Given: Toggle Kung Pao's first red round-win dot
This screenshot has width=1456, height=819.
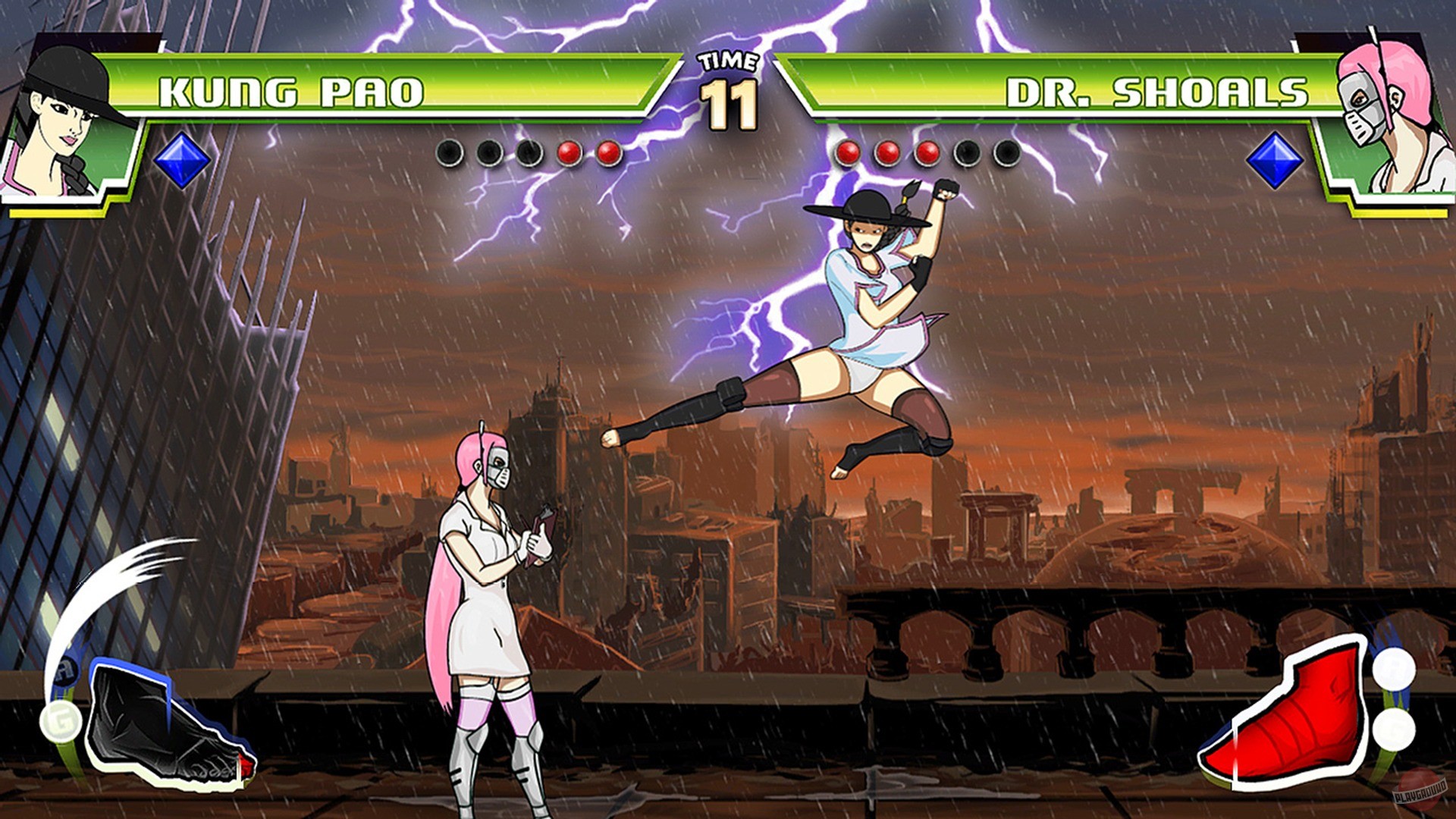Looking at the screenshot, I should coord(566,153).
